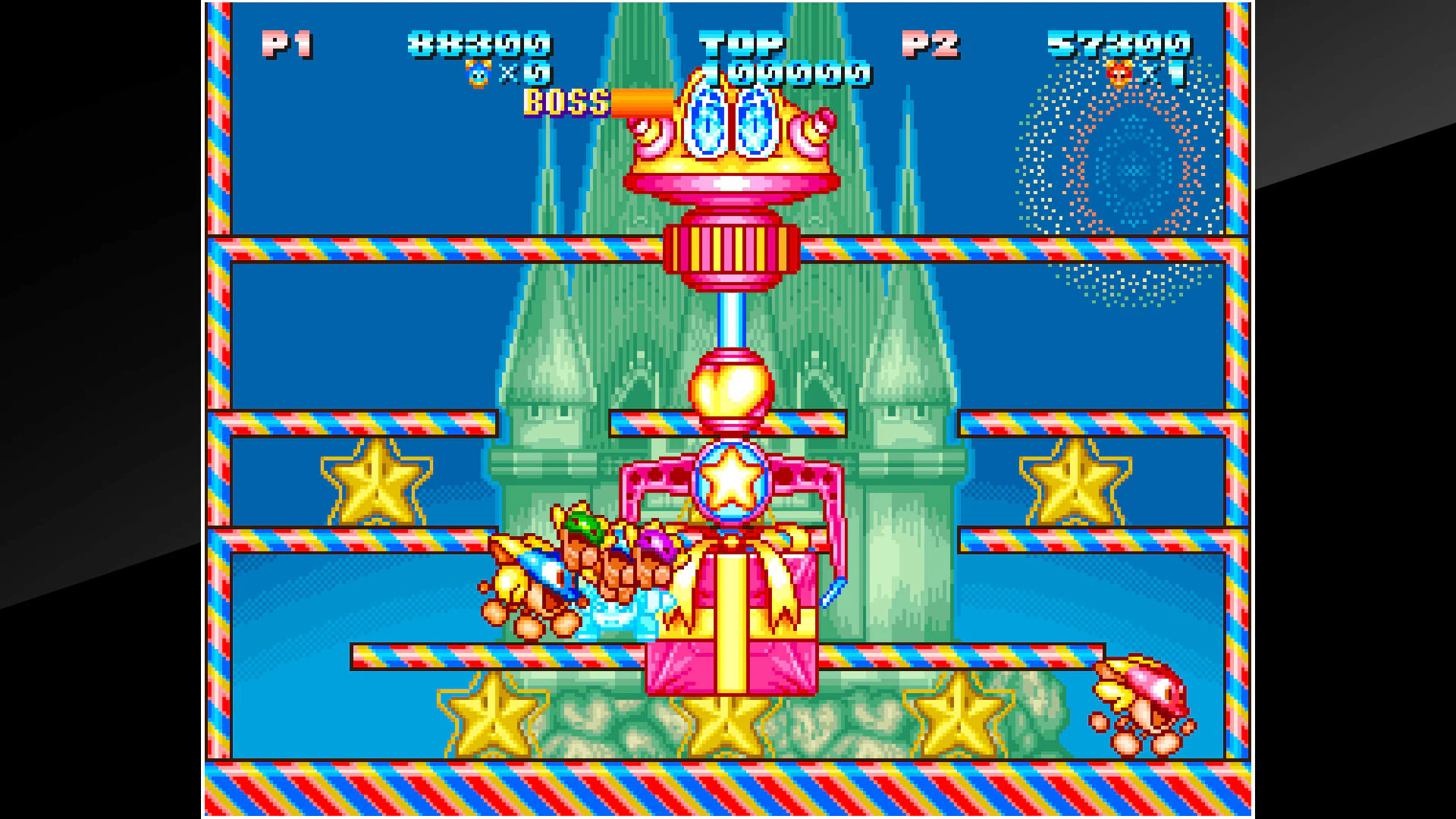
Task: Expand the striped gear above the pole
Action: click(730, 250)
